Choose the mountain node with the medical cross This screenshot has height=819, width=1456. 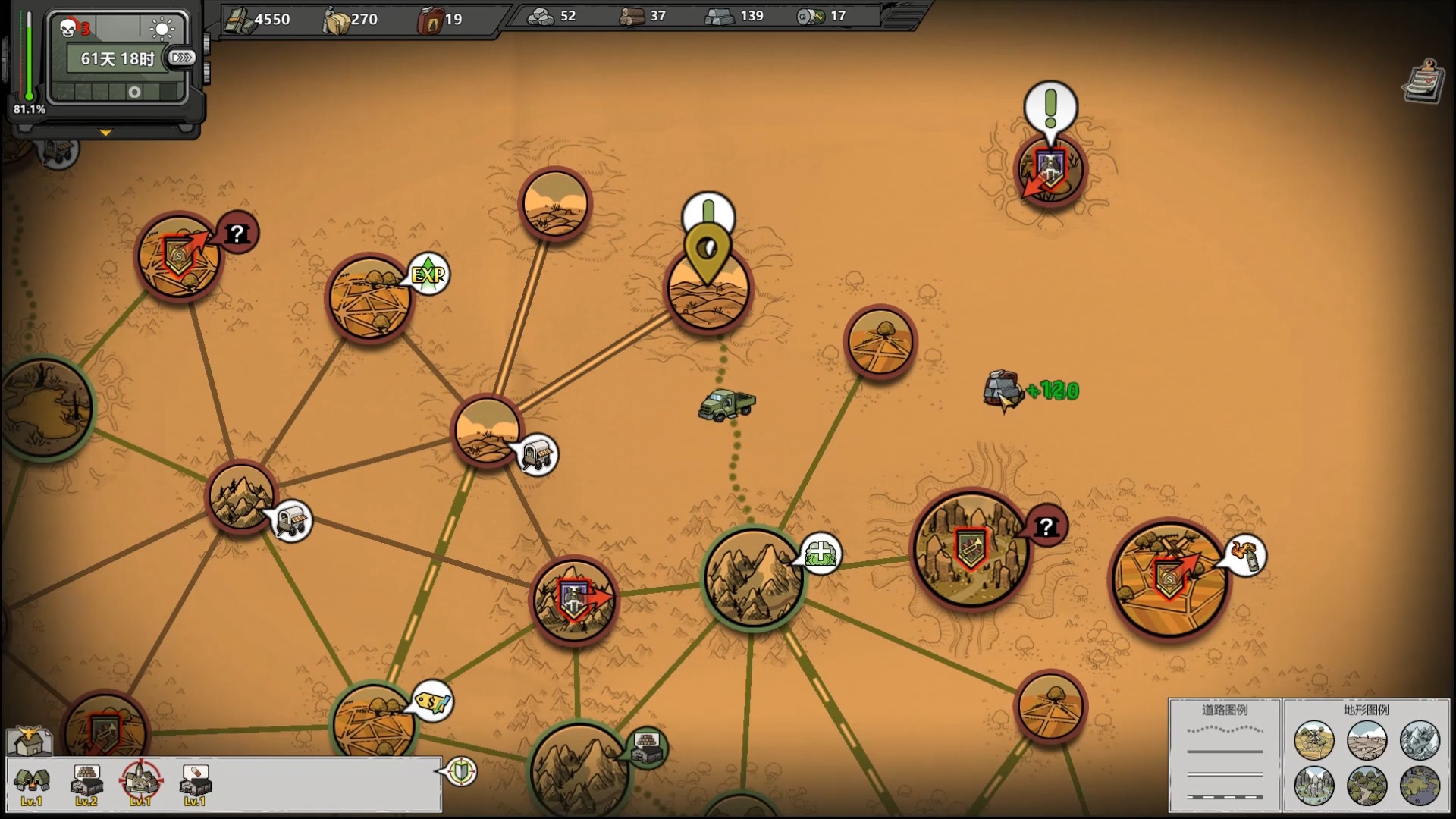coord(753,578)
